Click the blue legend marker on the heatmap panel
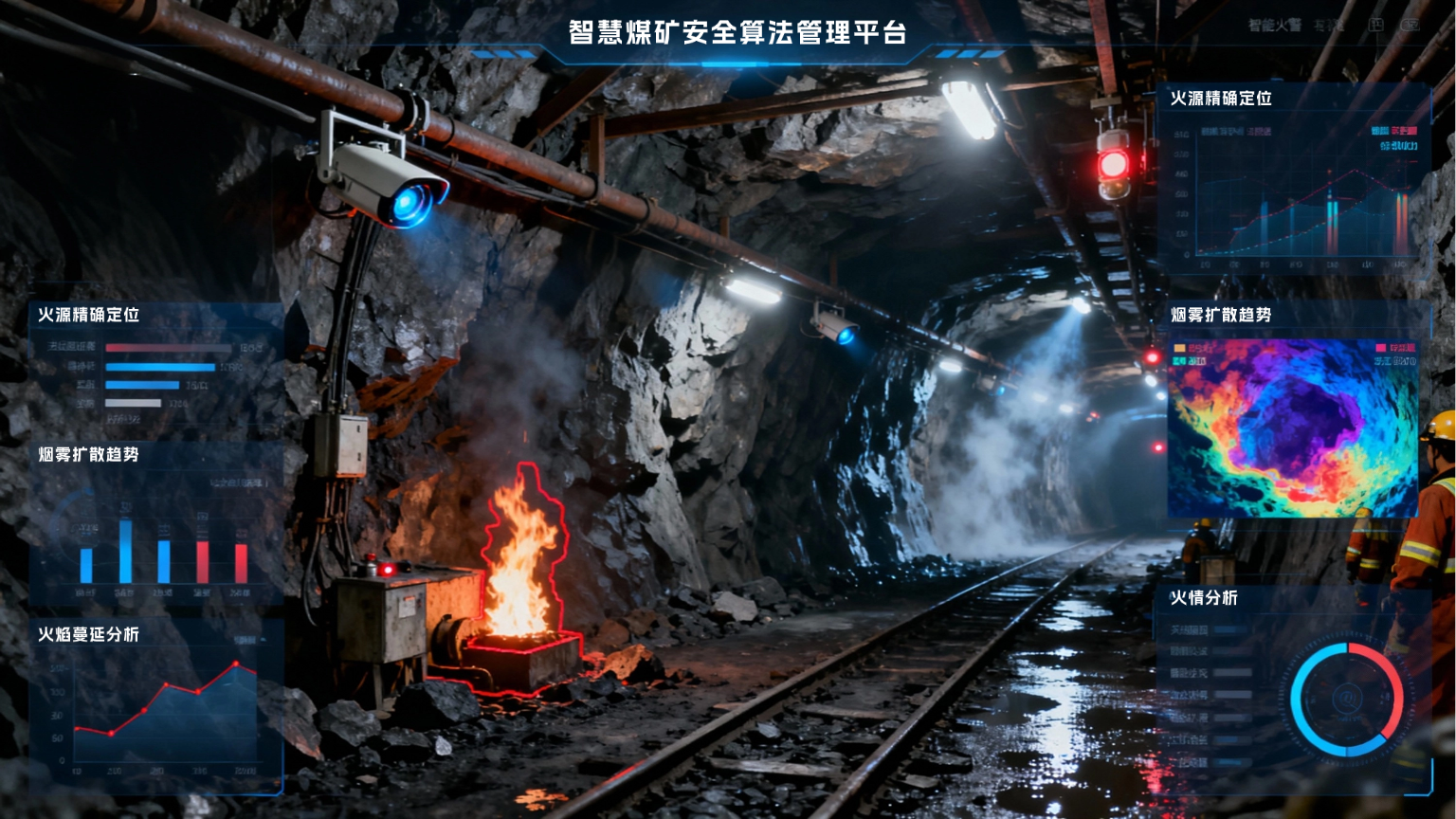The image size is (1456, 819). (1179, 359)
